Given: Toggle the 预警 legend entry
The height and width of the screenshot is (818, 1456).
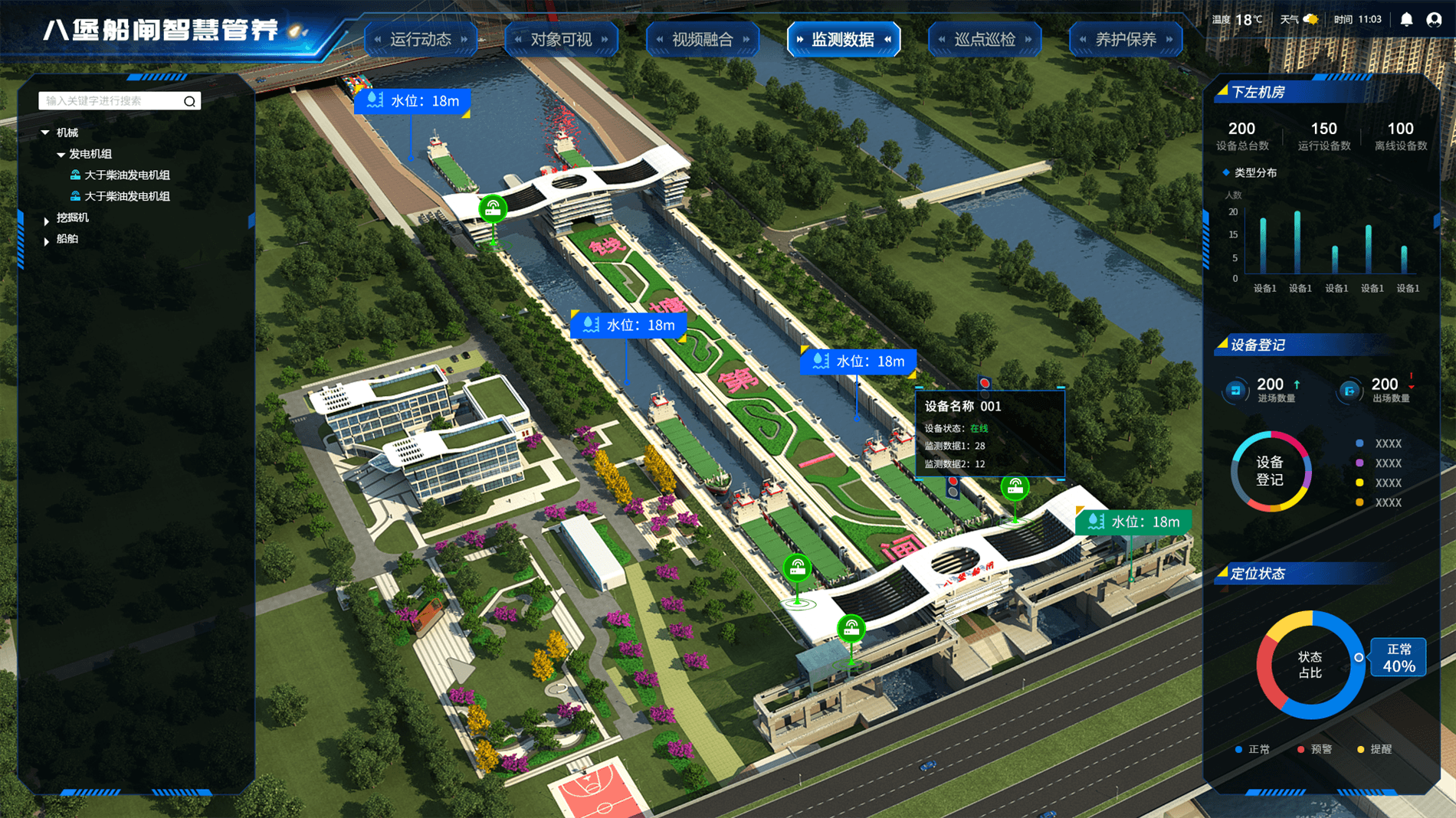Looking at the screenshot, I should (x=1315, y=749).
